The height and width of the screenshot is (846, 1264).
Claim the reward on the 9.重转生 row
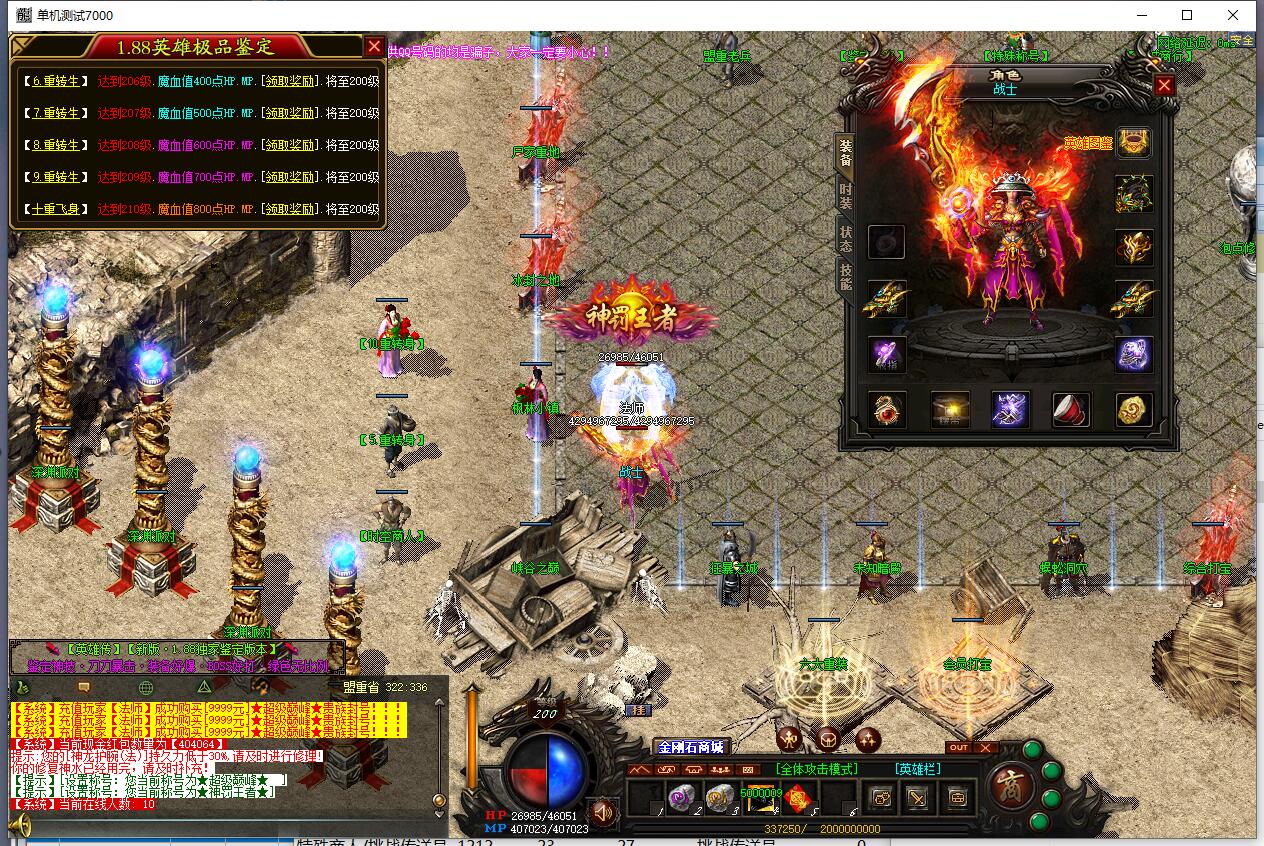pyautogui.click(x=291, y=177)
